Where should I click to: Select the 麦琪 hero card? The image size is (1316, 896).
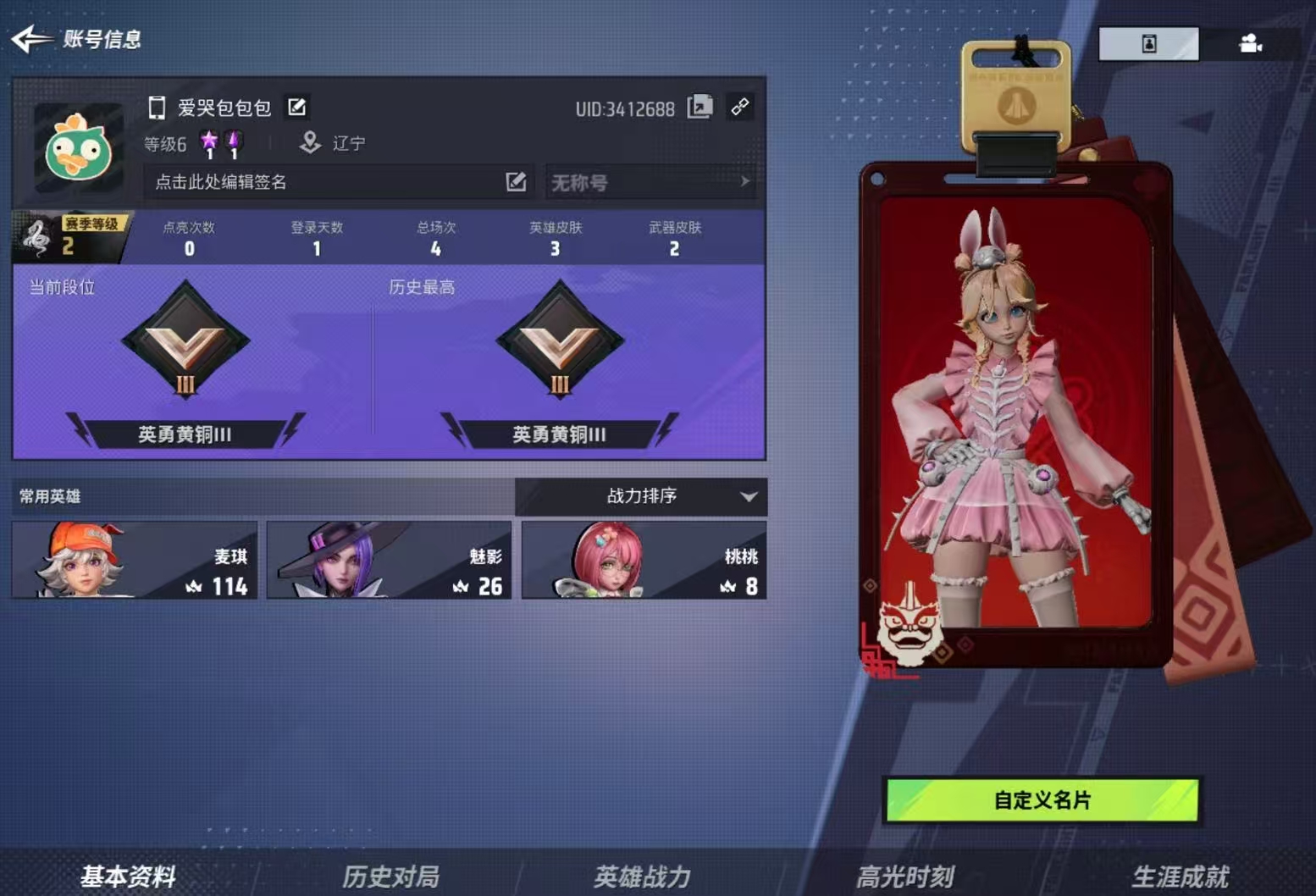click(135, 560)
